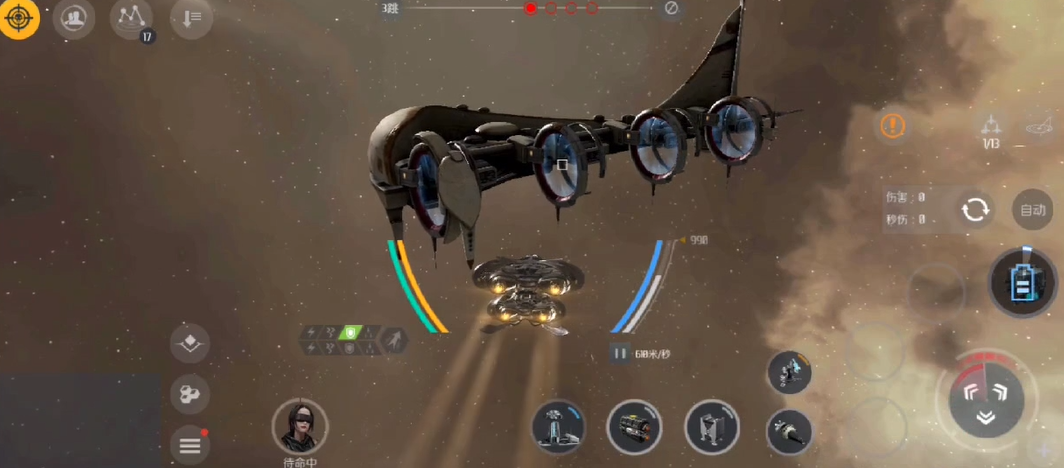Open the star map route icon
Viewport: 1064px width, 468px height.
[131, 18]
